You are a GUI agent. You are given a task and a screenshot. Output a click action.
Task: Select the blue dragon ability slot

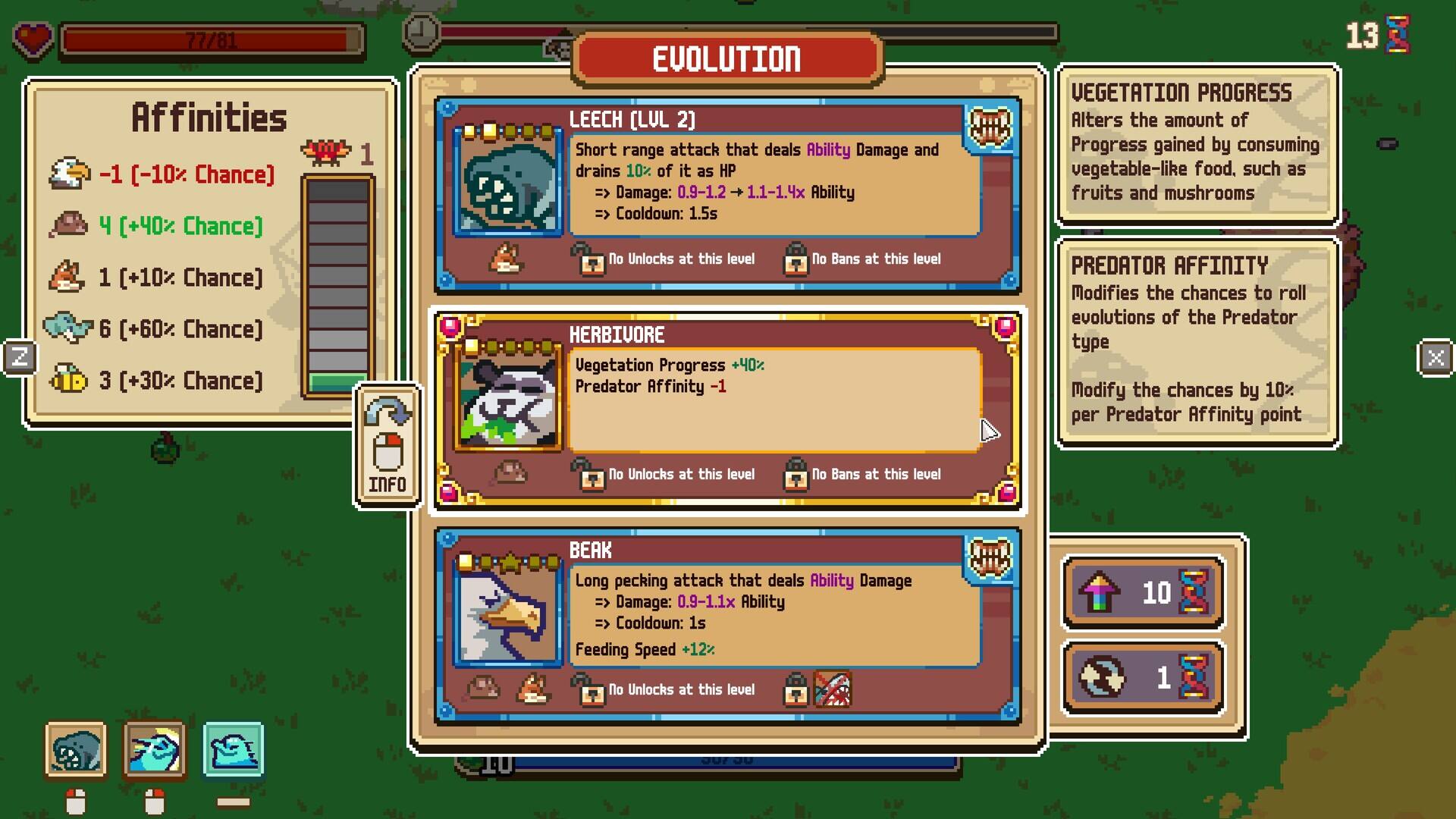point(155,750)
